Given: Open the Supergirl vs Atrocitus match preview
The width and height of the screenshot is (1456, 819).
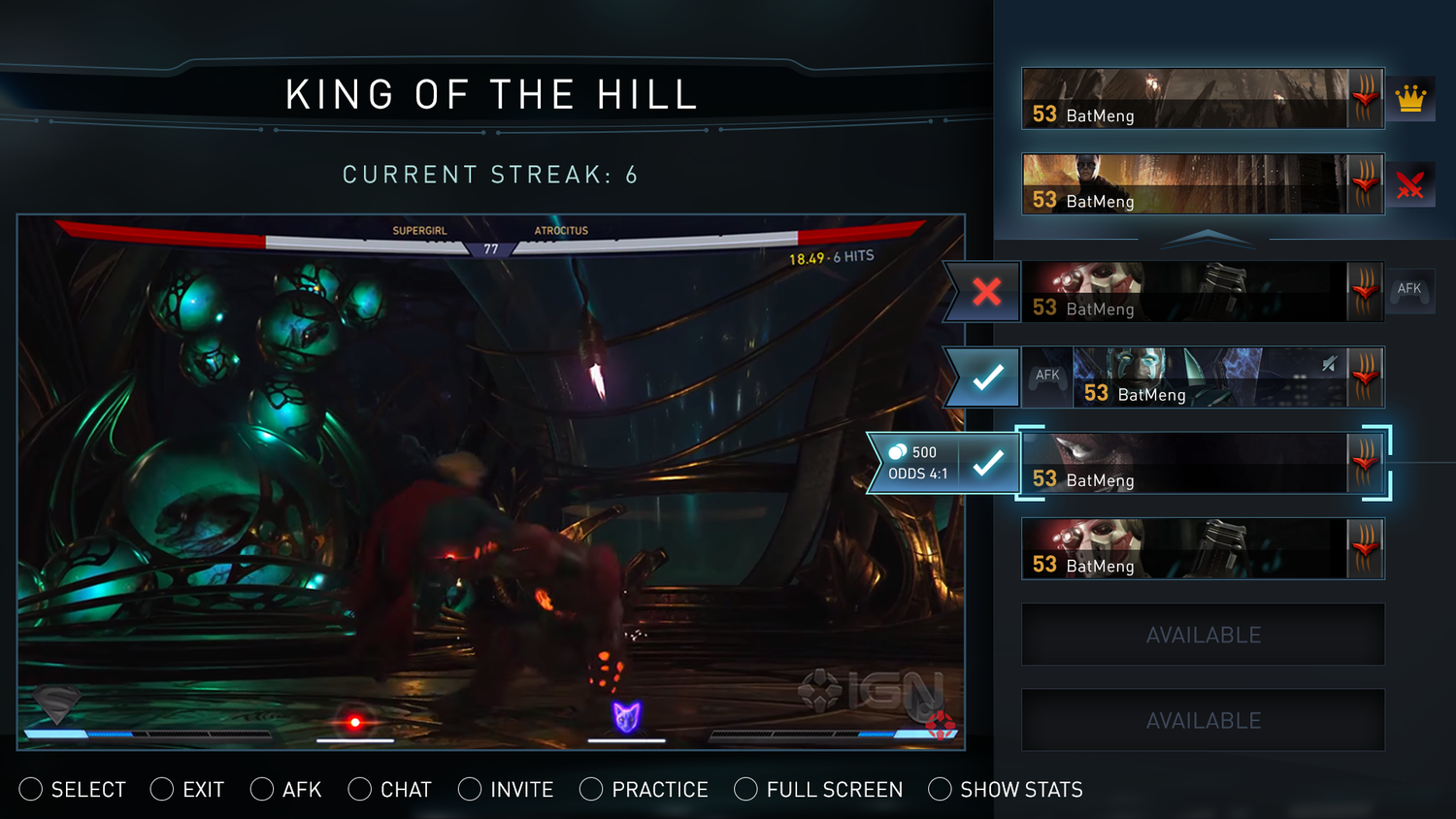Looking at the screenshot, I should point(491,482).
